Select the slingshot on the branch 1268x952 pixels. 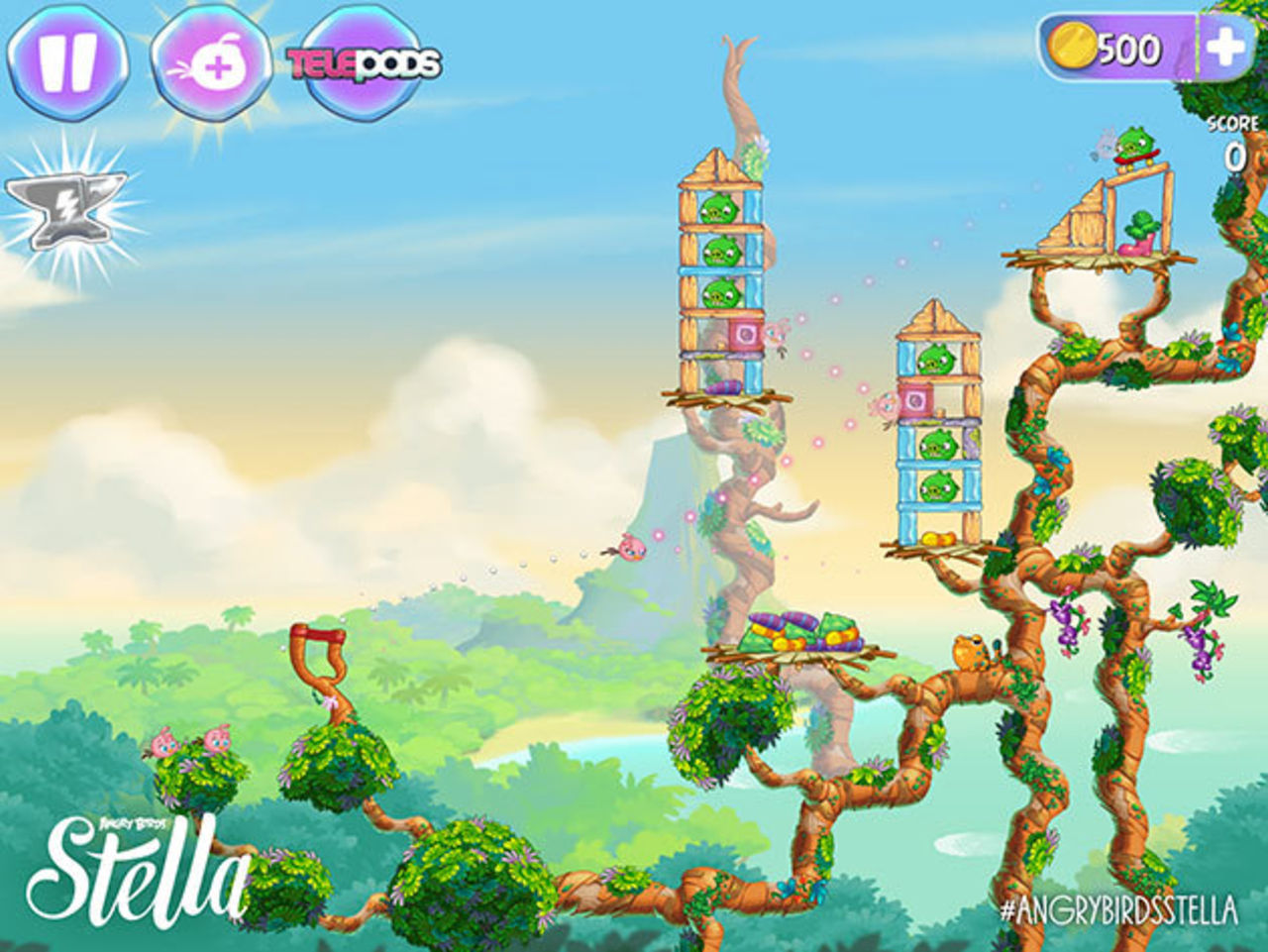(x=315, y=654)
